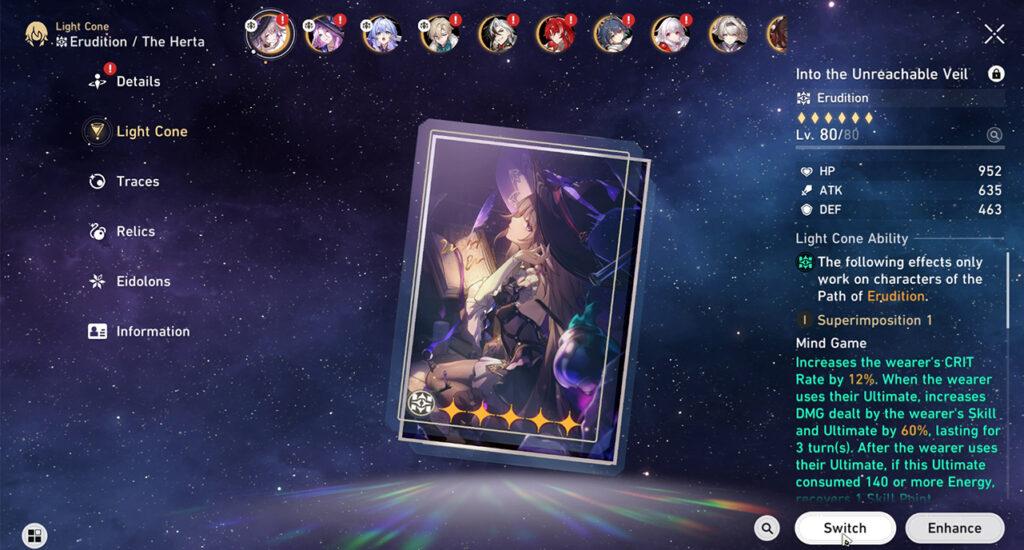This screenshot has width=1024, height=550.
Task: Open the four-square menu icon
Action: point(35,536)
